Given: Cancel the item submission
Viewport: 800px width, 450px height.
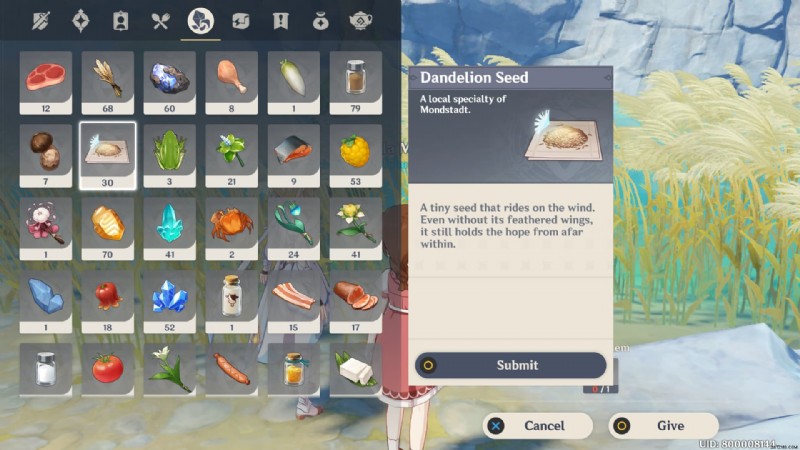Looking at the screenshot, I should point(537,425).
